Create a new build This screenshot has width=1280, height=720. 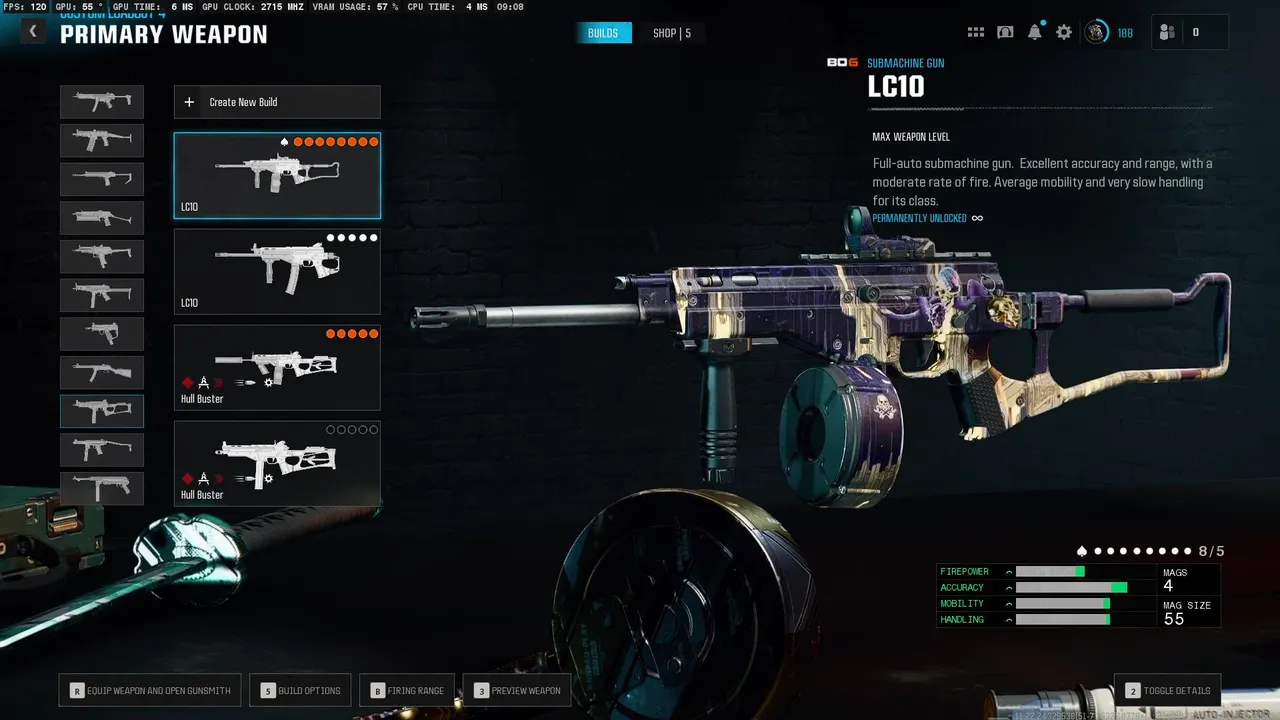[277, 102]
